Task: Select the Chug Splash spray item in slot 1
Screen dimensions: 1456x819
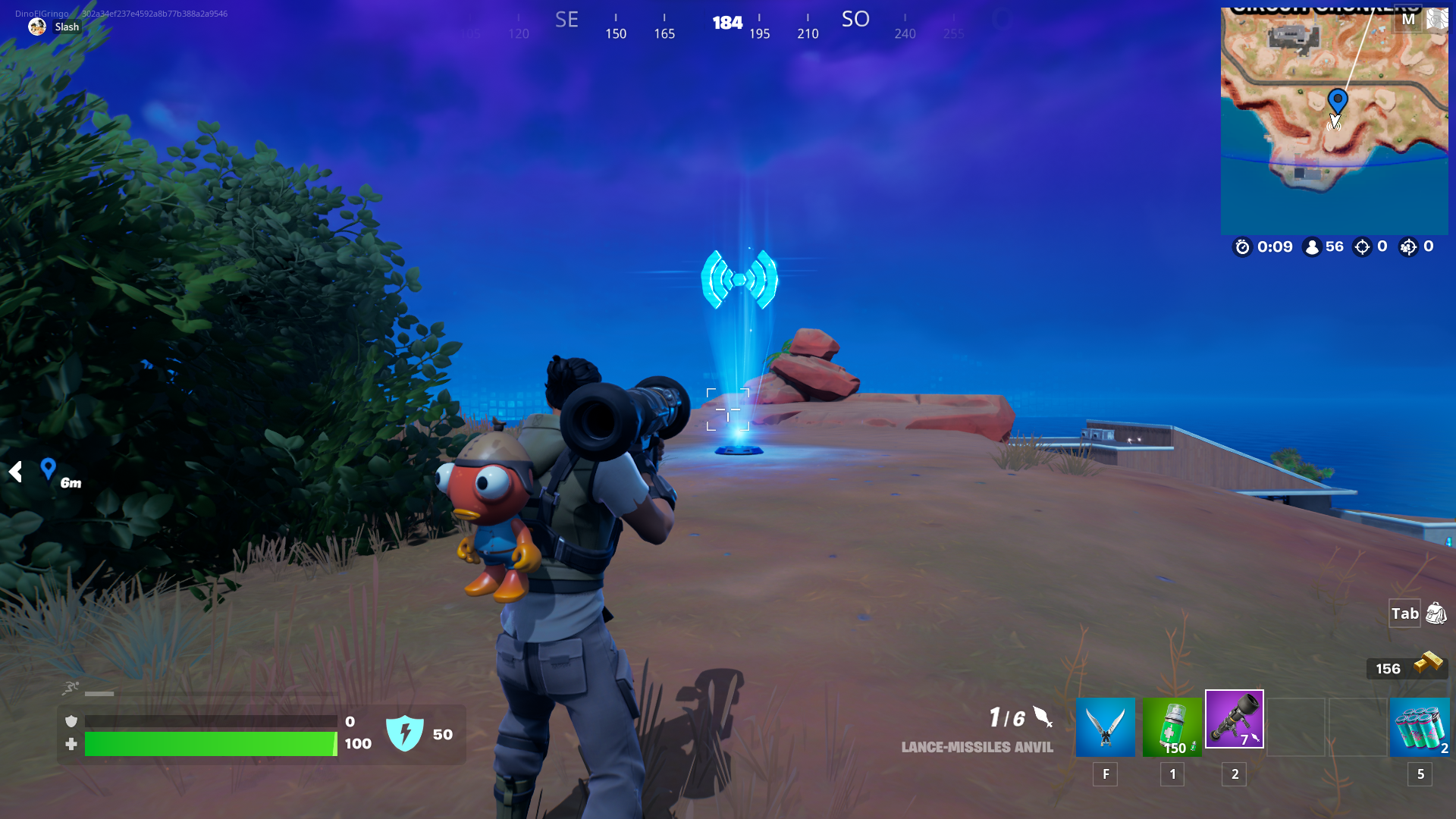Action: click(1172, 726)
